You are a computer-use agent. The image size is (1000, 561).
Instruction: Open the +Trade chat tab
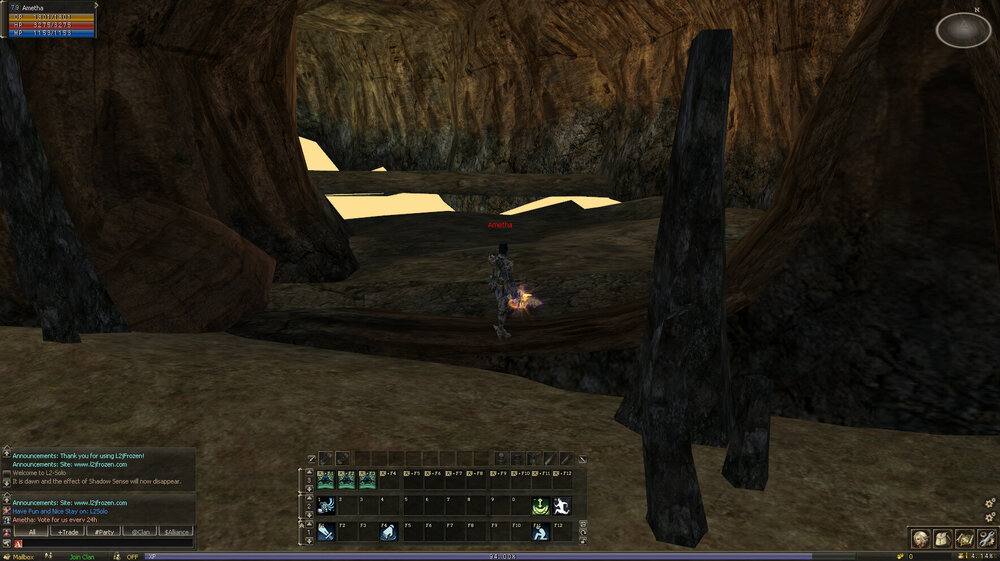66,532
